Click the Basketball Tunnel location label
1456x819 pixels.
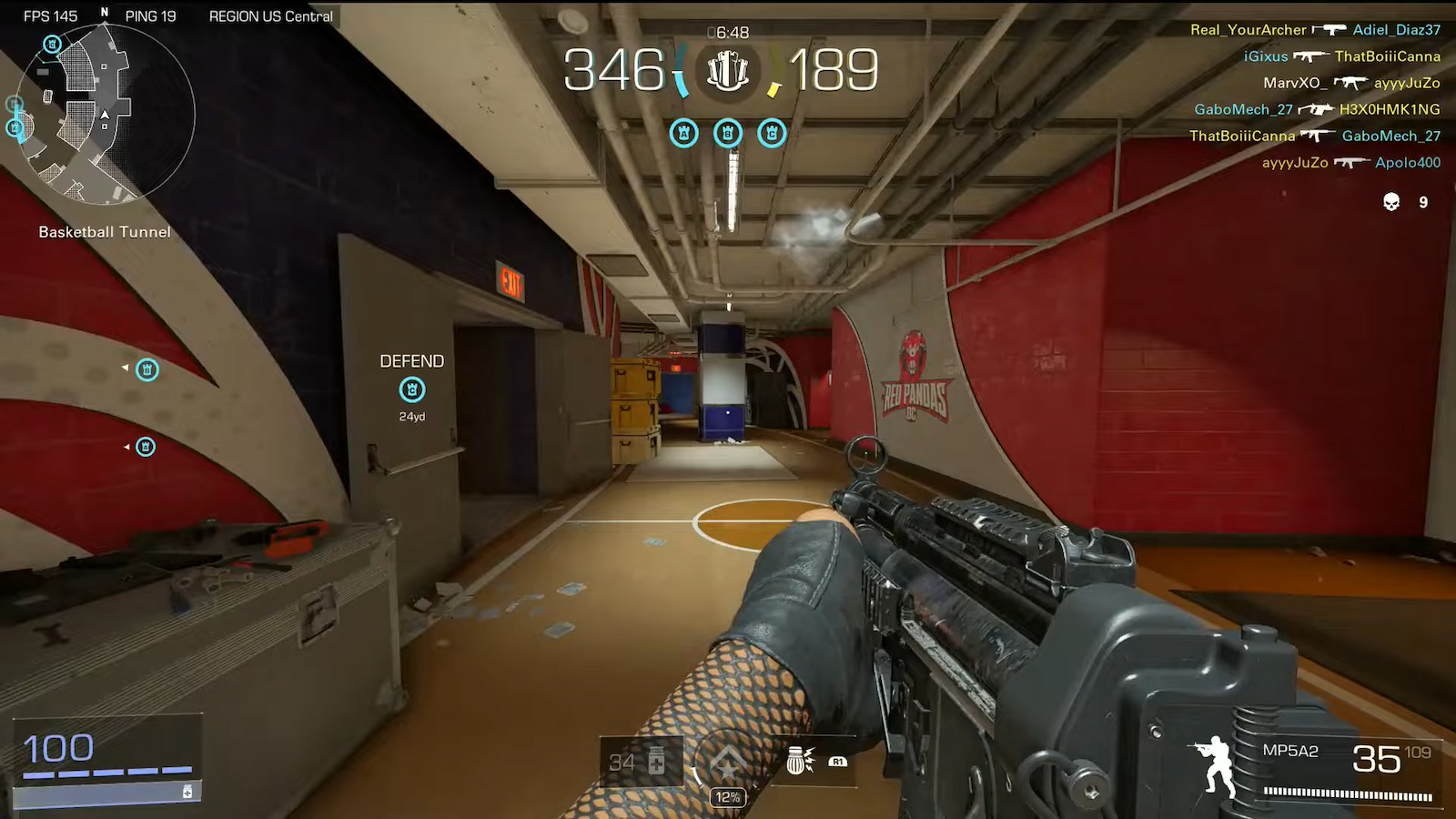tap(103, 231)
